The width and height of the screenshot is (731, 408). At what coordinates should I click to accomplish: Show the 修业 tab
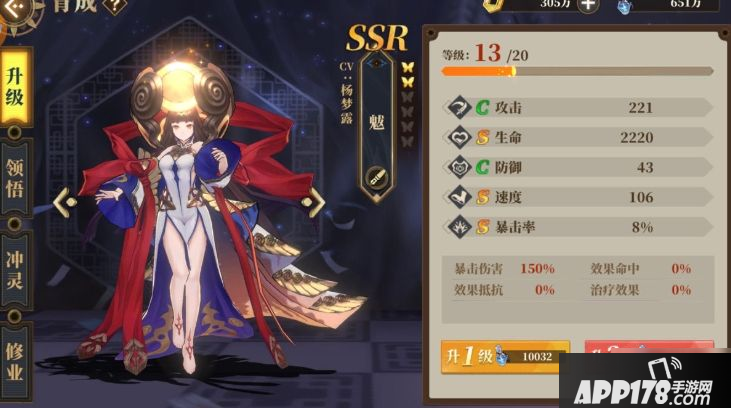(x=15, y=357)
